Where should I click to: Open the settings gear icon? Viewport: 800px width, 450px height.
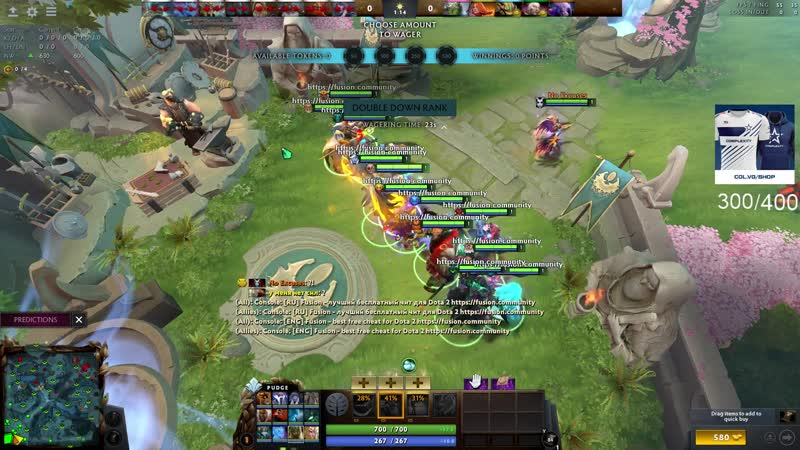[x=31, y=11]
